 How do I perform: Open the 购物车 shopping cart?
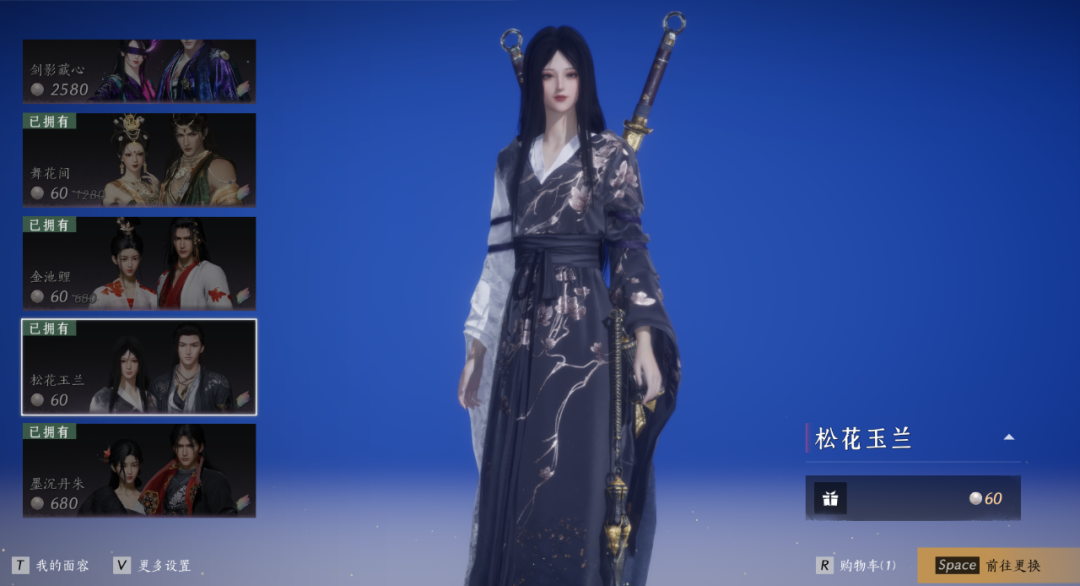point(857,566)
